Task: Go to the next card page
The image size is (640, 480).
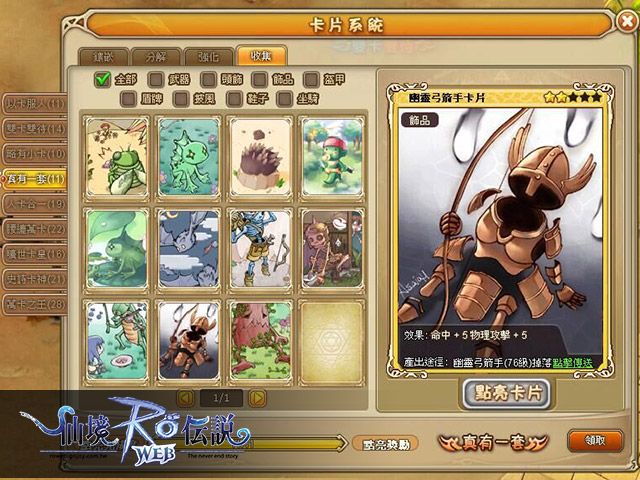Action: point(258,398)
